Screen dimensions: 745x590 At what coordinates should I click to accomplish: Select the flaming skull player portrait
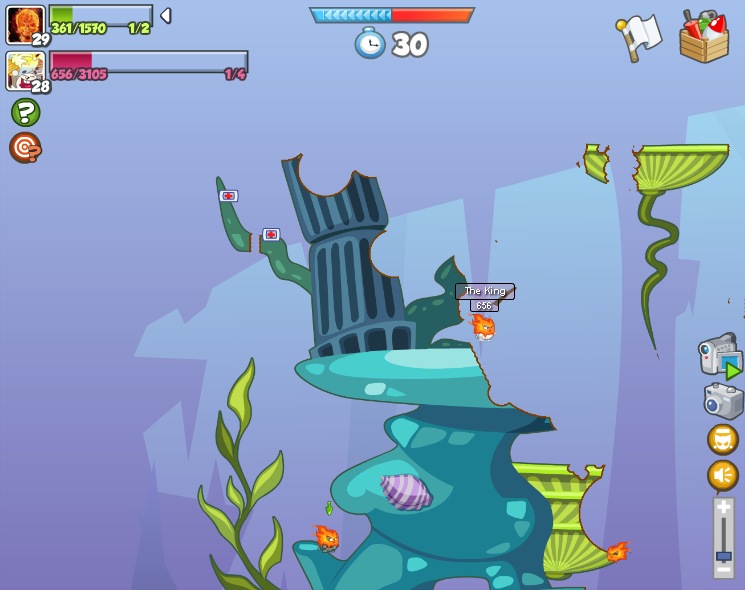pos(24,24)
